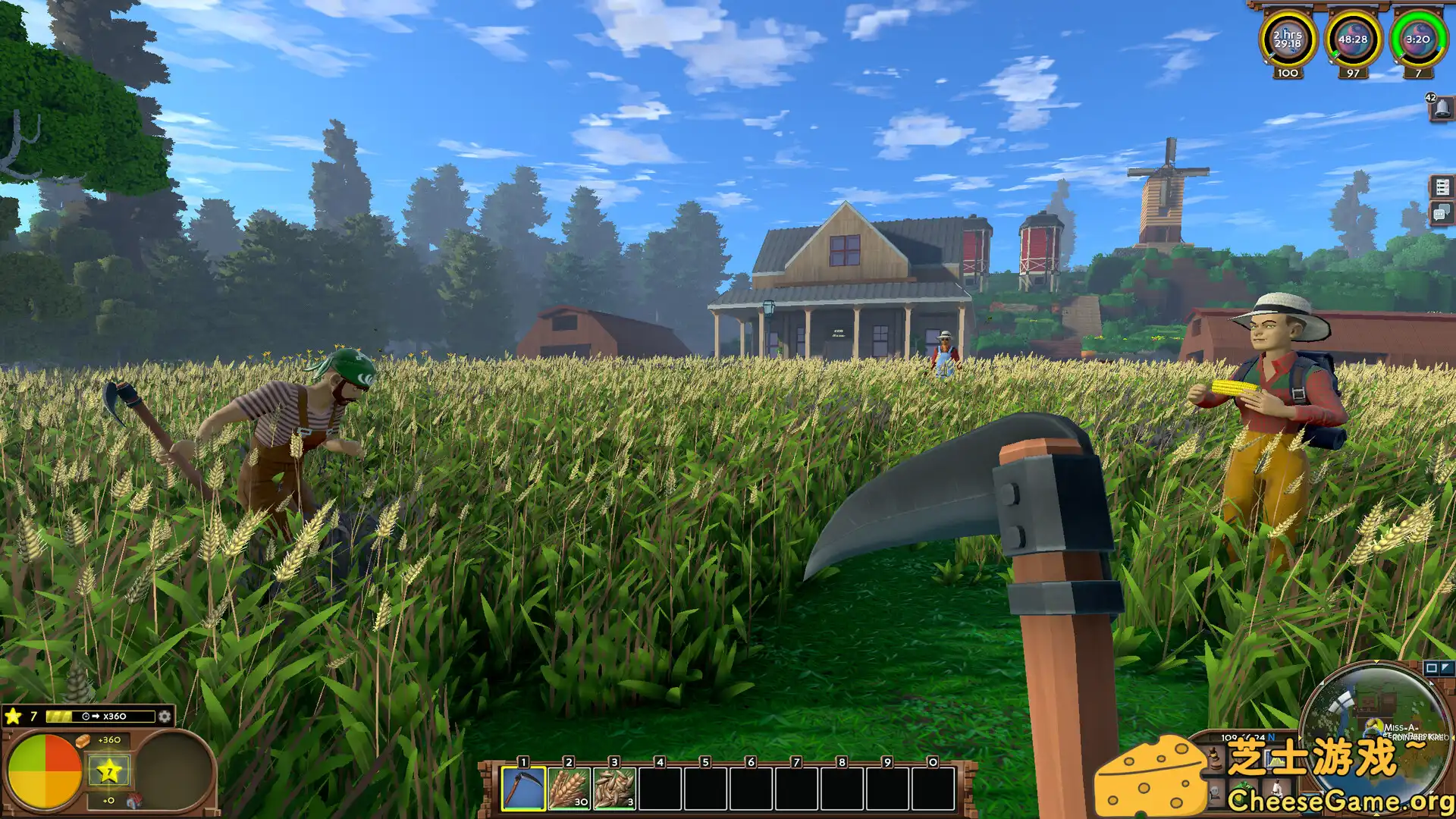This screenshot has width=1456, height=819.
Task: Expand the minimap with the square button
Action: tap(1431, 668)
